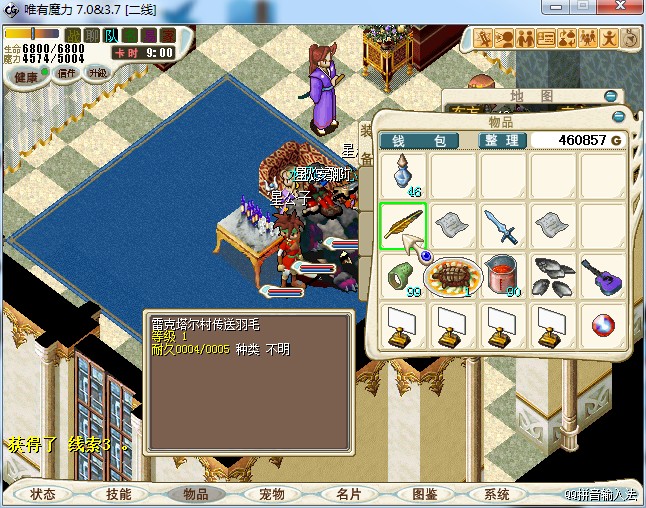Open the 系统 system menu

[x=497, y=494]
